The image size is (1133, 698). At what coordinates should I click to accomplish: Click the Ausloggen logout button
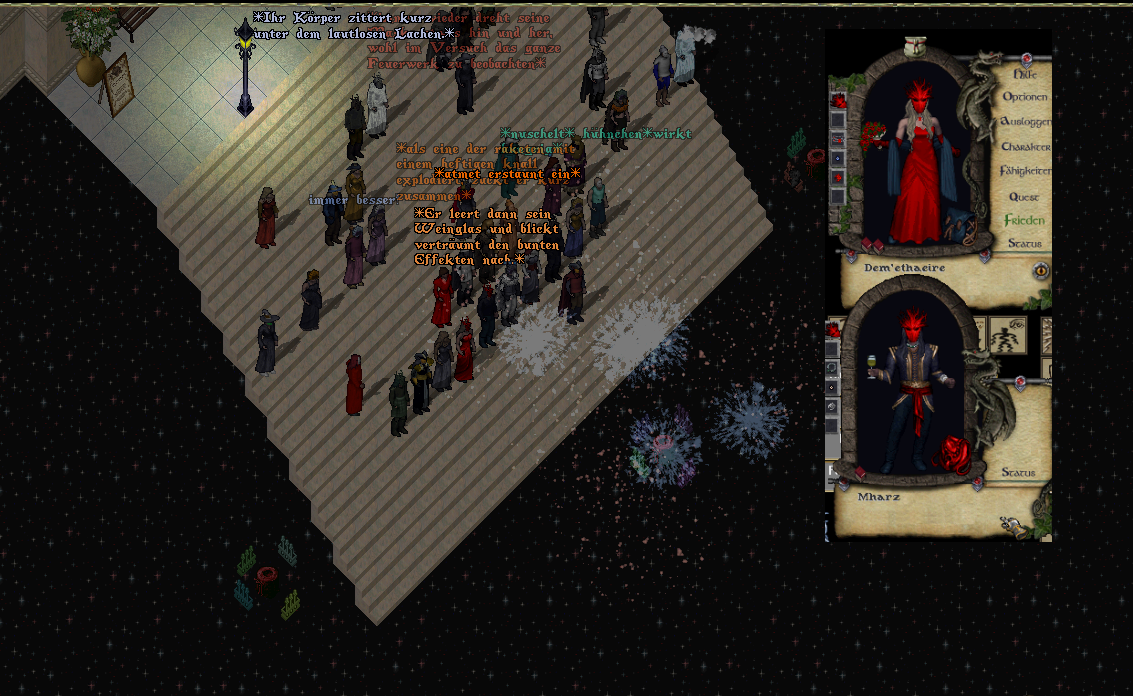1025,121
